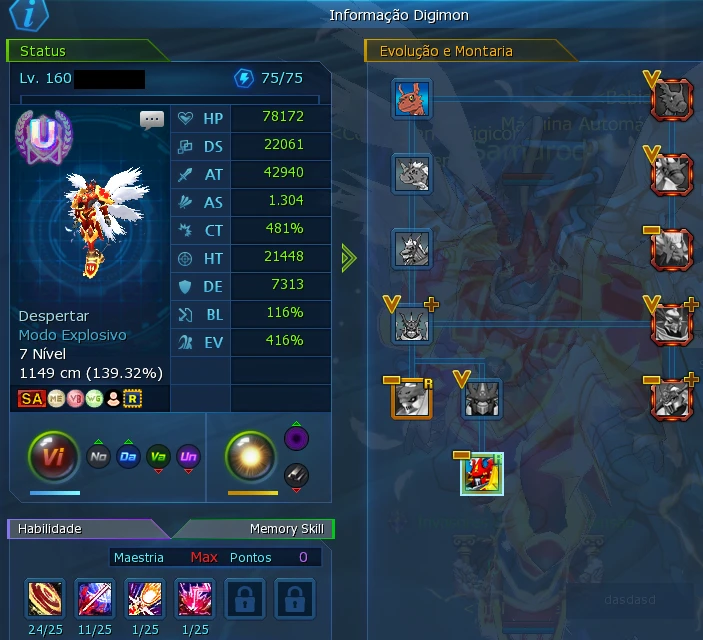The height and width of the screenshot is (640, 703).
Task: Click the green arrow between the two panels
Action: point(348,258)
